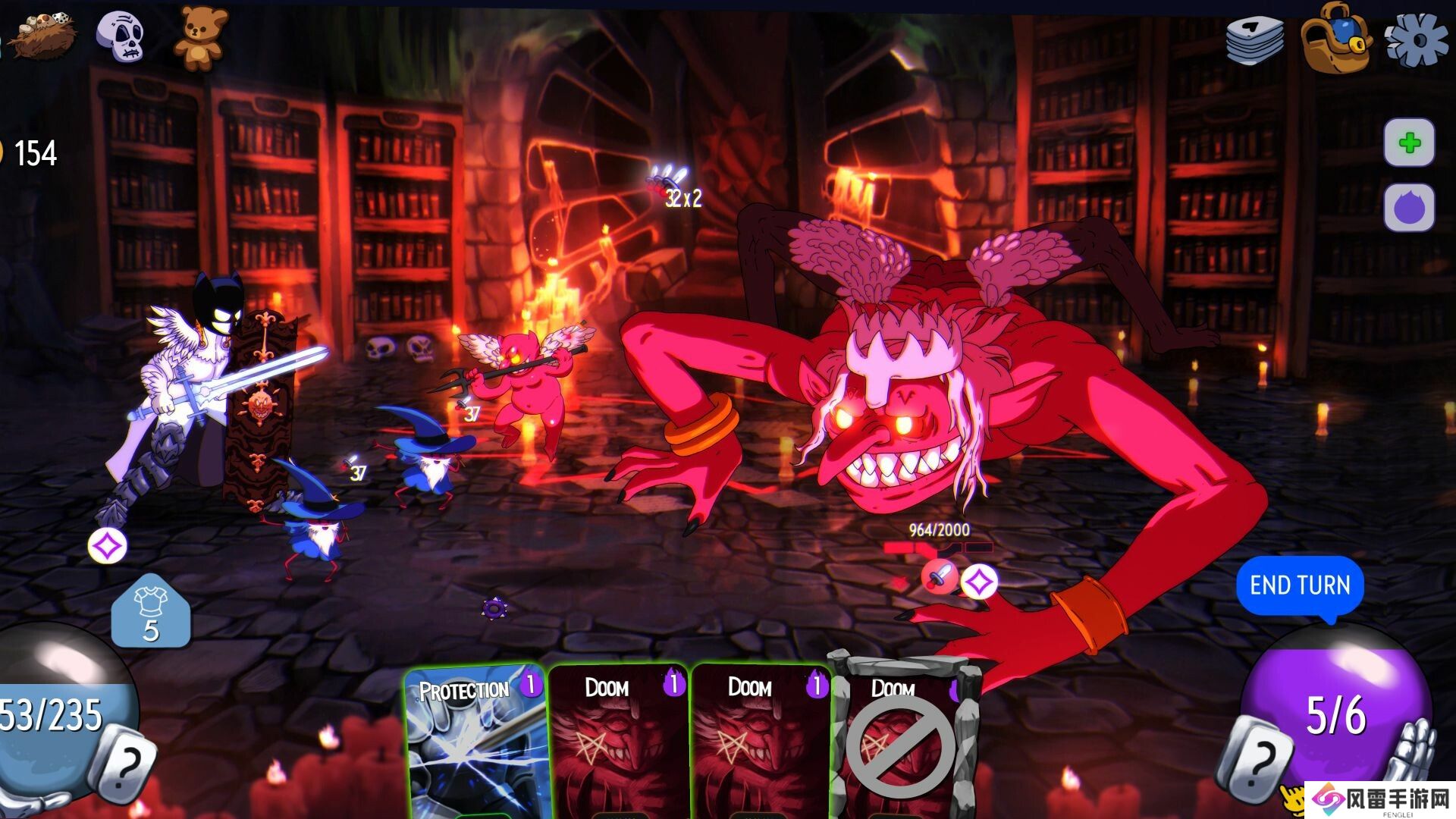Select the teddy bear relic icon
The width and height of the screenshot is (1456, 819).
[x=200, y=38]
